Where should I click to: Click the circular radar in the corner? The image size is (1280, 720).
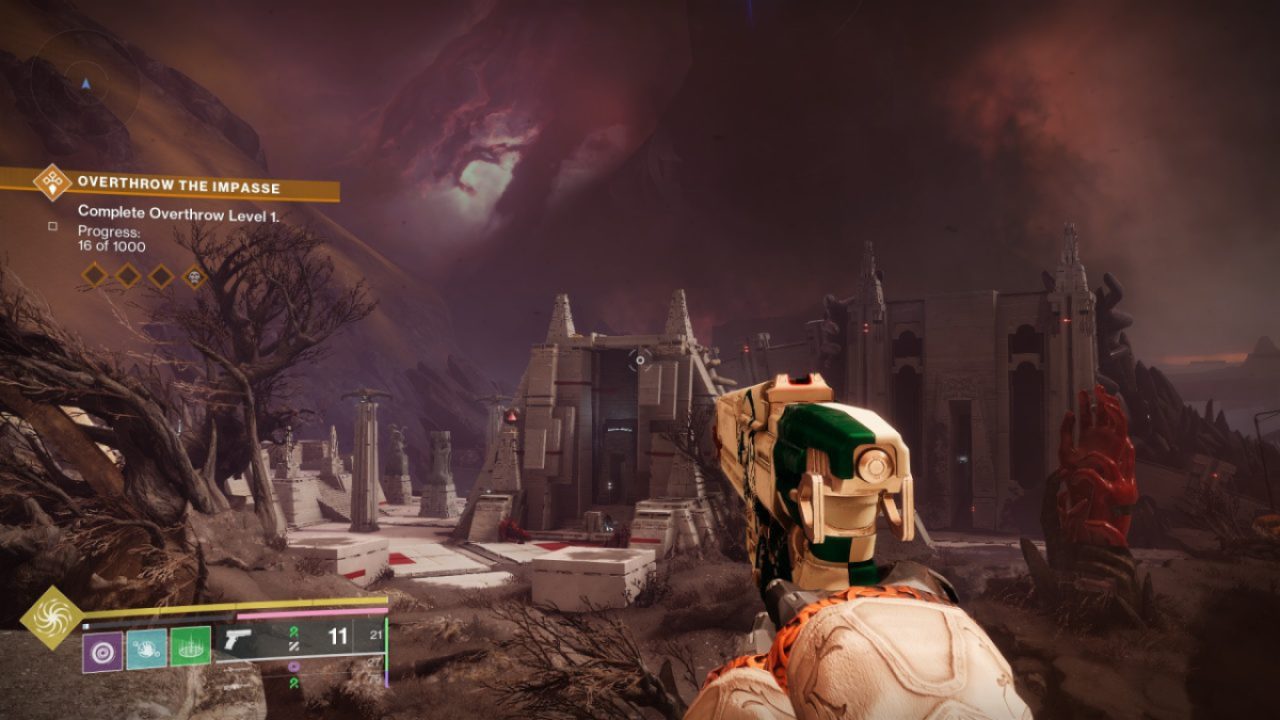click(85, 85)
